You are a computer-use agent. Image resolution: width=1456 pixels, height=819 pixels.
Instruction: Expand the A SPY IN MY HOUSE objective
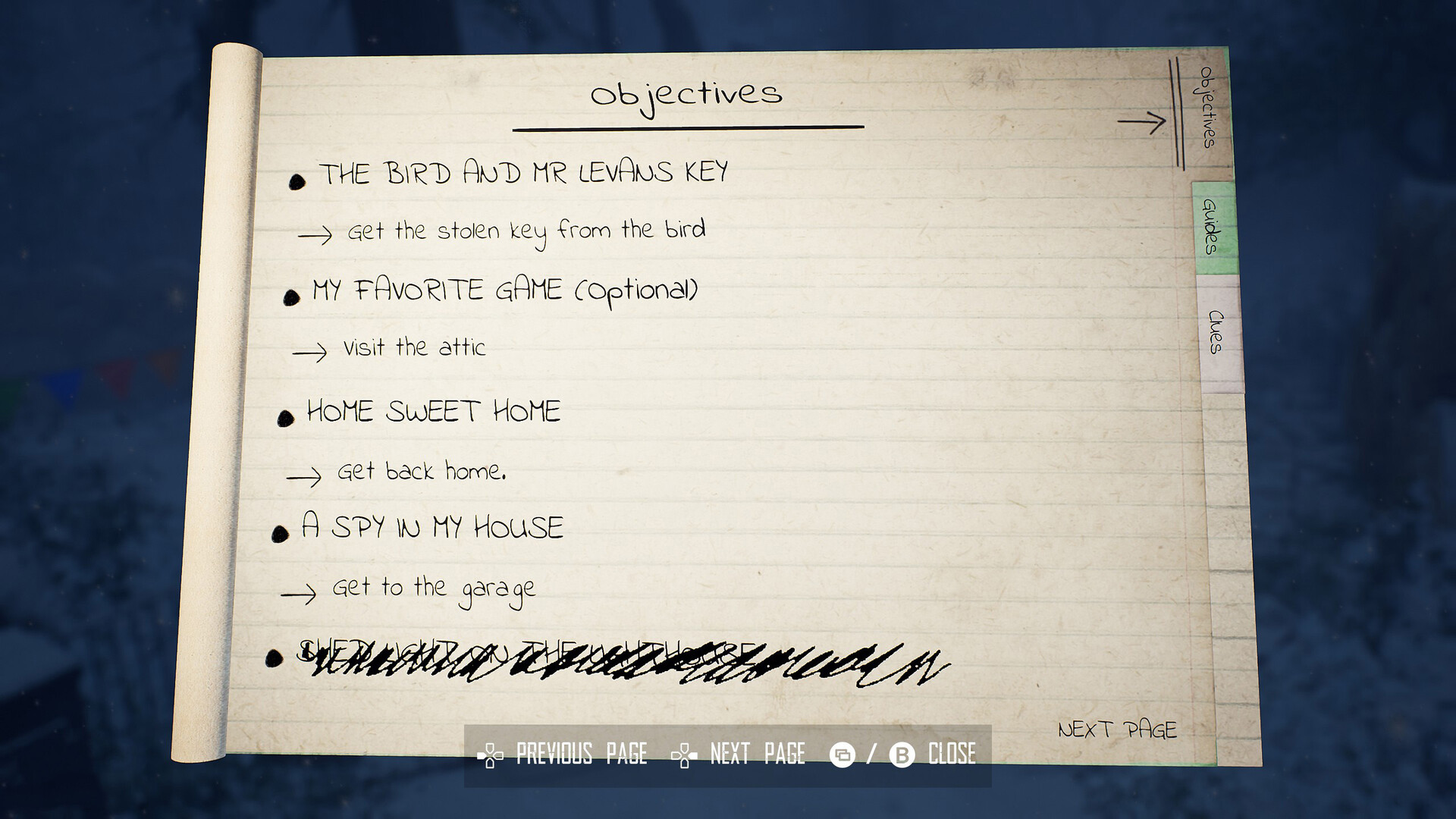click(x=432, y=527)
